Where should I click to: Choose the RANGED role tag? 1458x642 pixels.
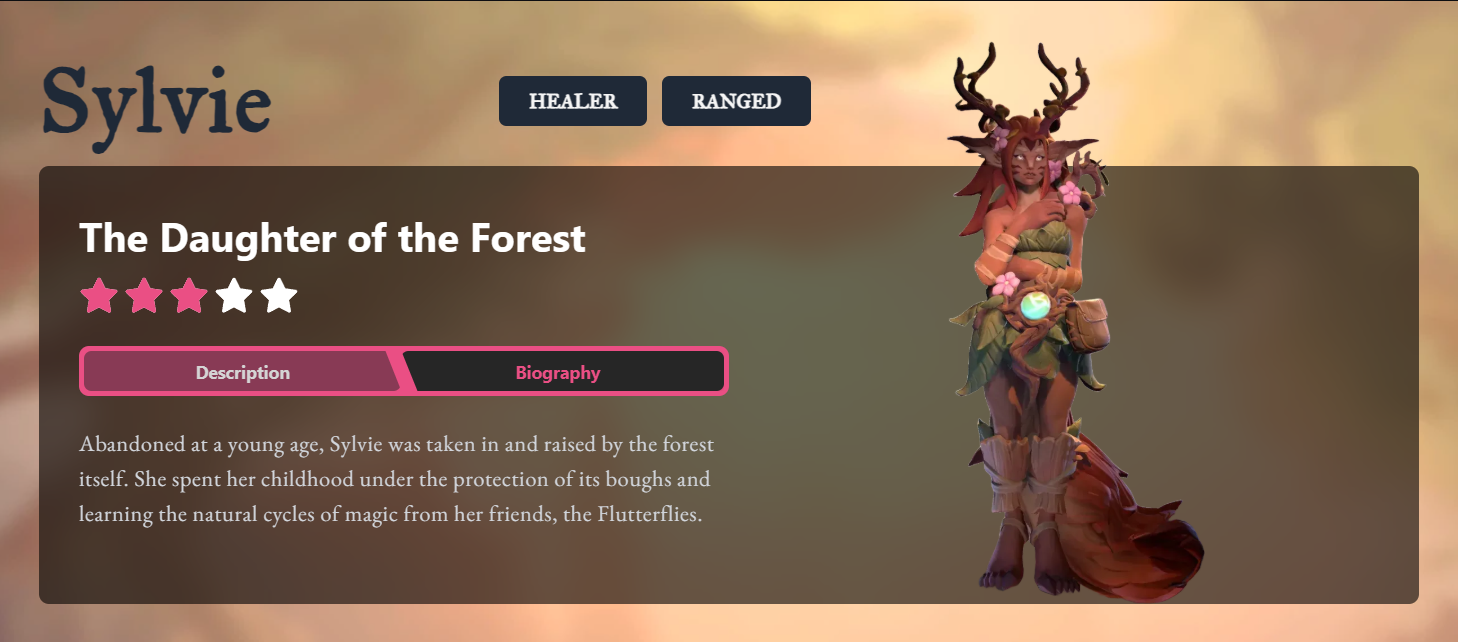click(736, 101)
